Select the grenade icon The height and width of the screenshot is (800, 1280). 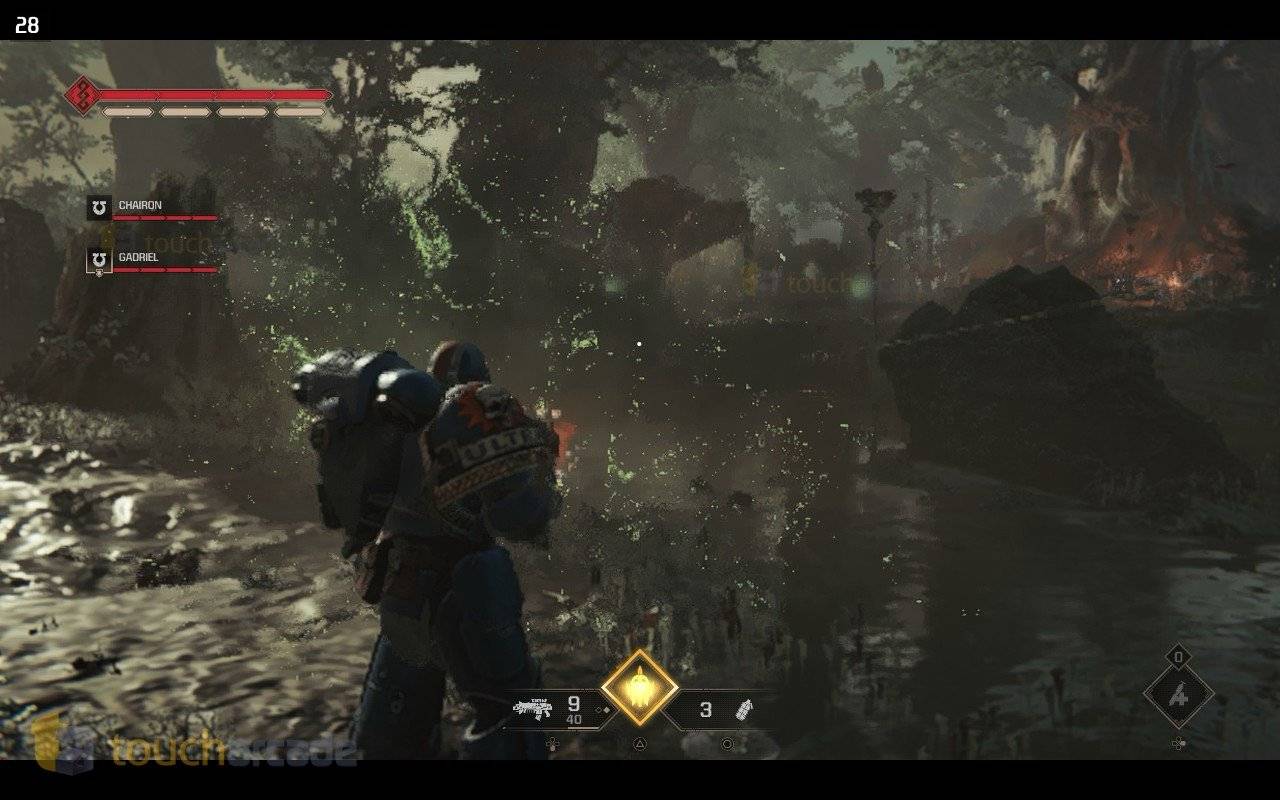[x=744, y=710]
